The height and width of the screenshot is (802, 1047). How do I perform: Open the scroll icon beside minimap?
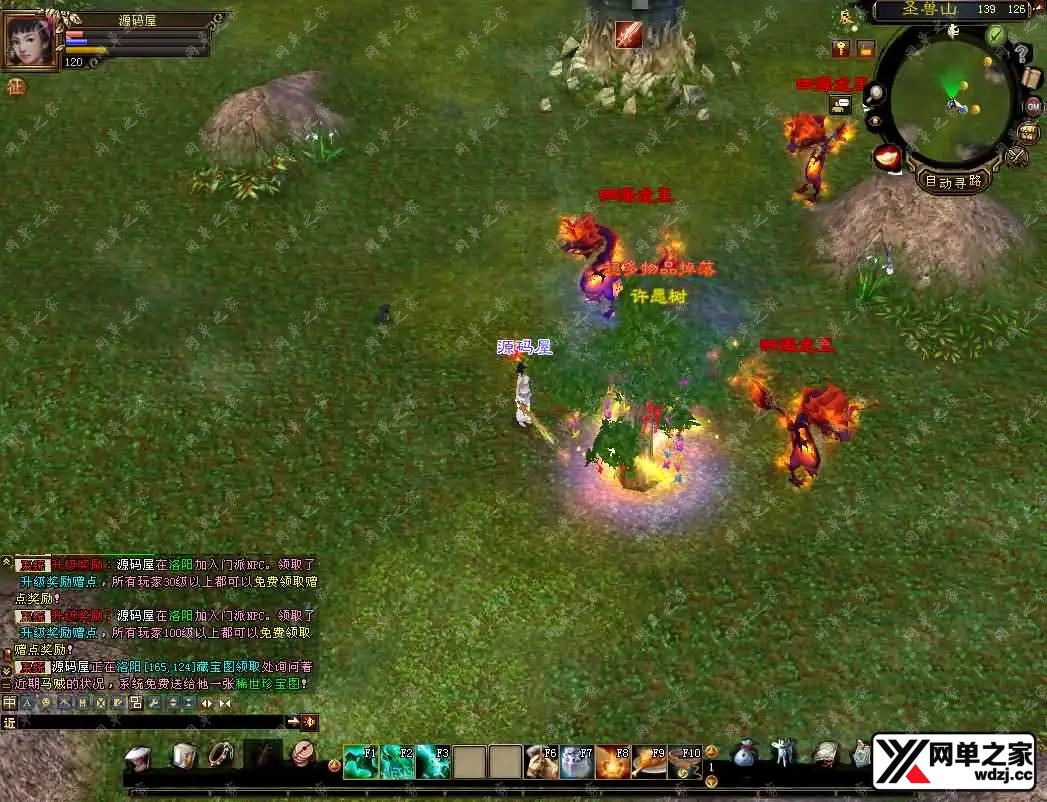point(1033,78)
